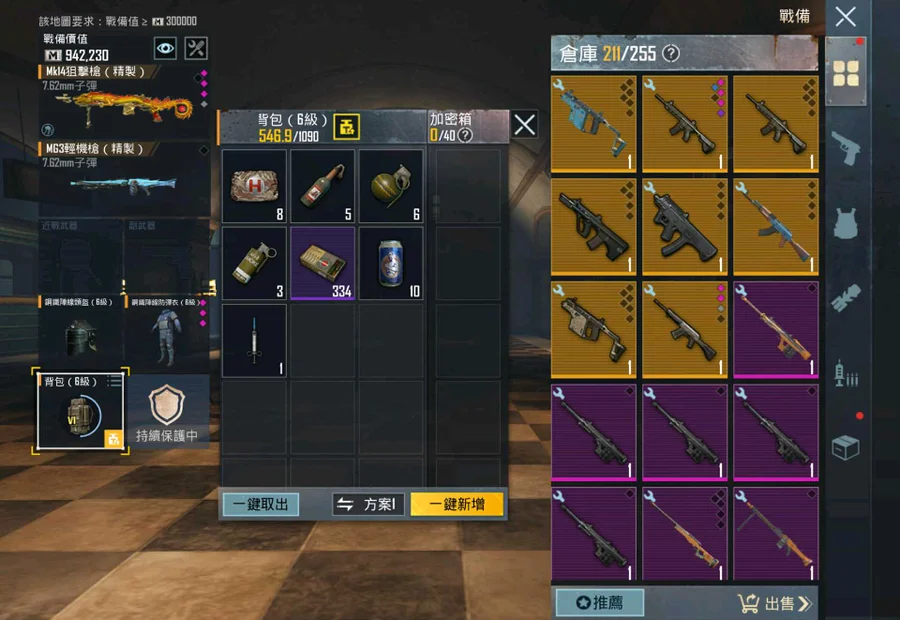Switch to the pistol category tab
The image size is (900, 620).
click(x=845, y=147)
